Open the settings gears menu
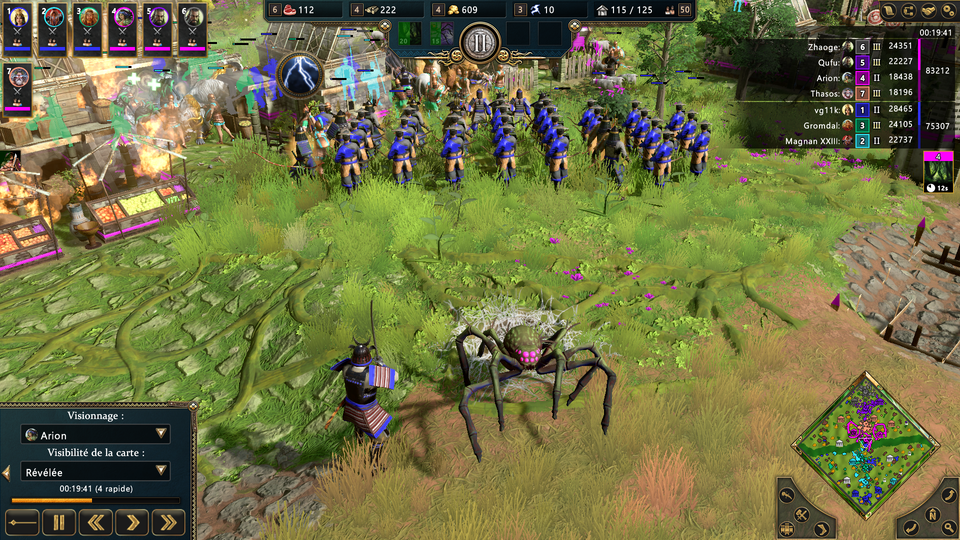The width and height of the screenshot is (960, 540). click(x=945, y=11)
